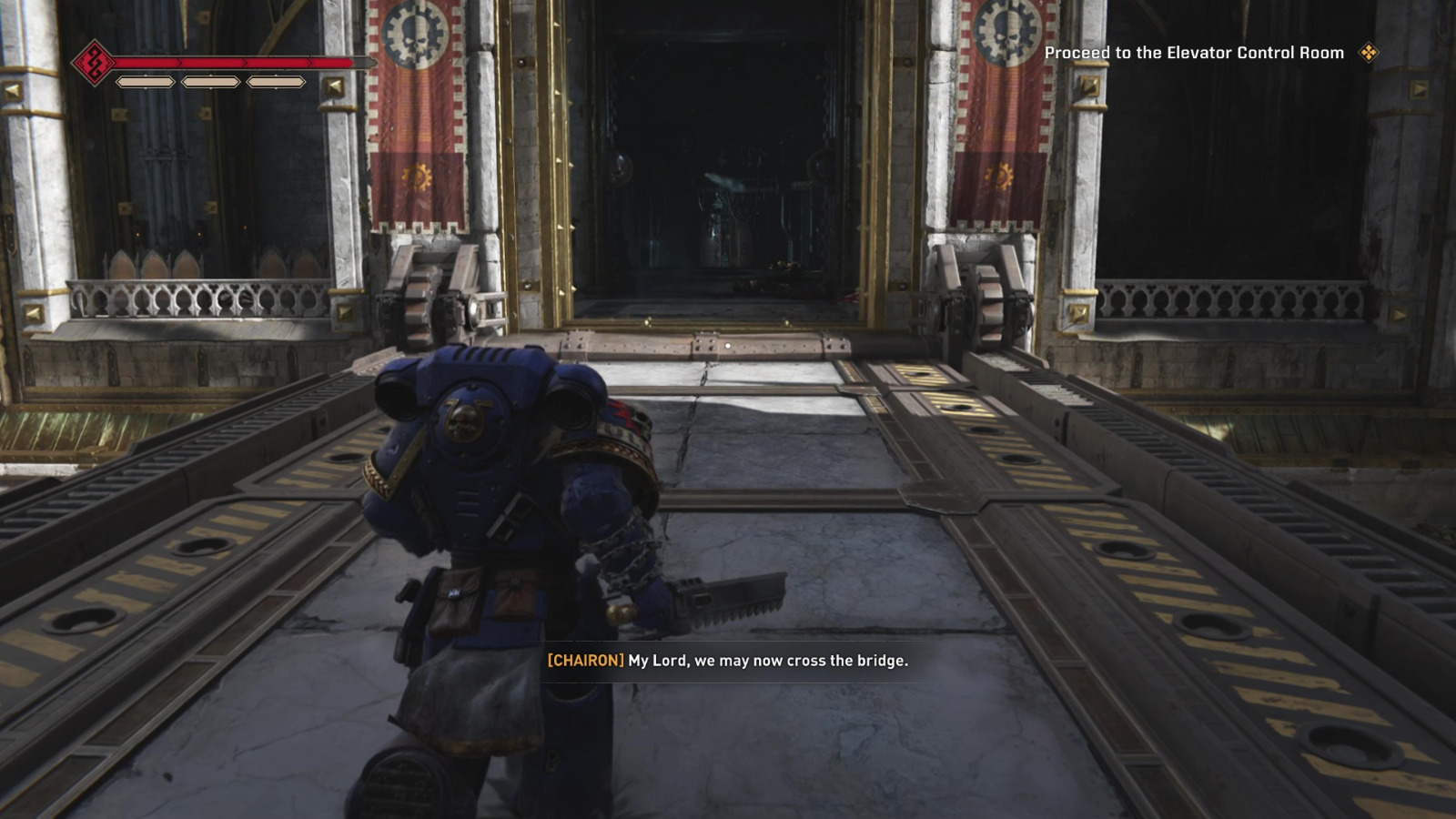Click the first armor segment pip
Image resolution: width=1456 pixels, height=819 pixels.
click(145, 83)
